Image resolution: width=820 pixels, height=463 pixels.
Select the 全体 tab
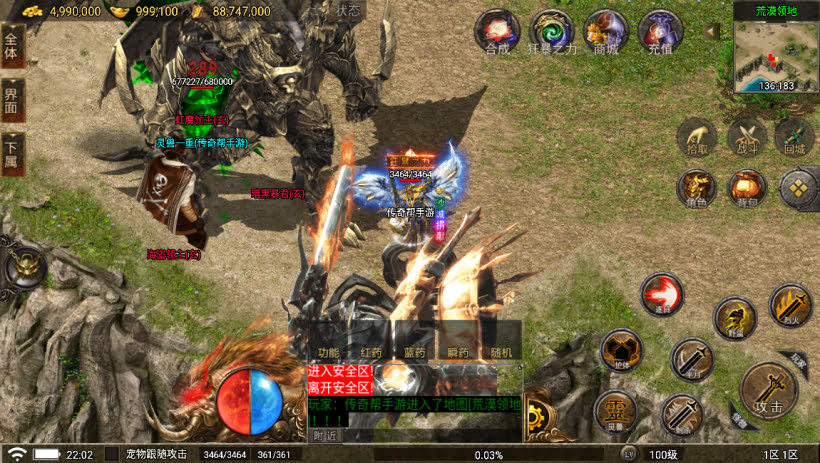[12, 46]
